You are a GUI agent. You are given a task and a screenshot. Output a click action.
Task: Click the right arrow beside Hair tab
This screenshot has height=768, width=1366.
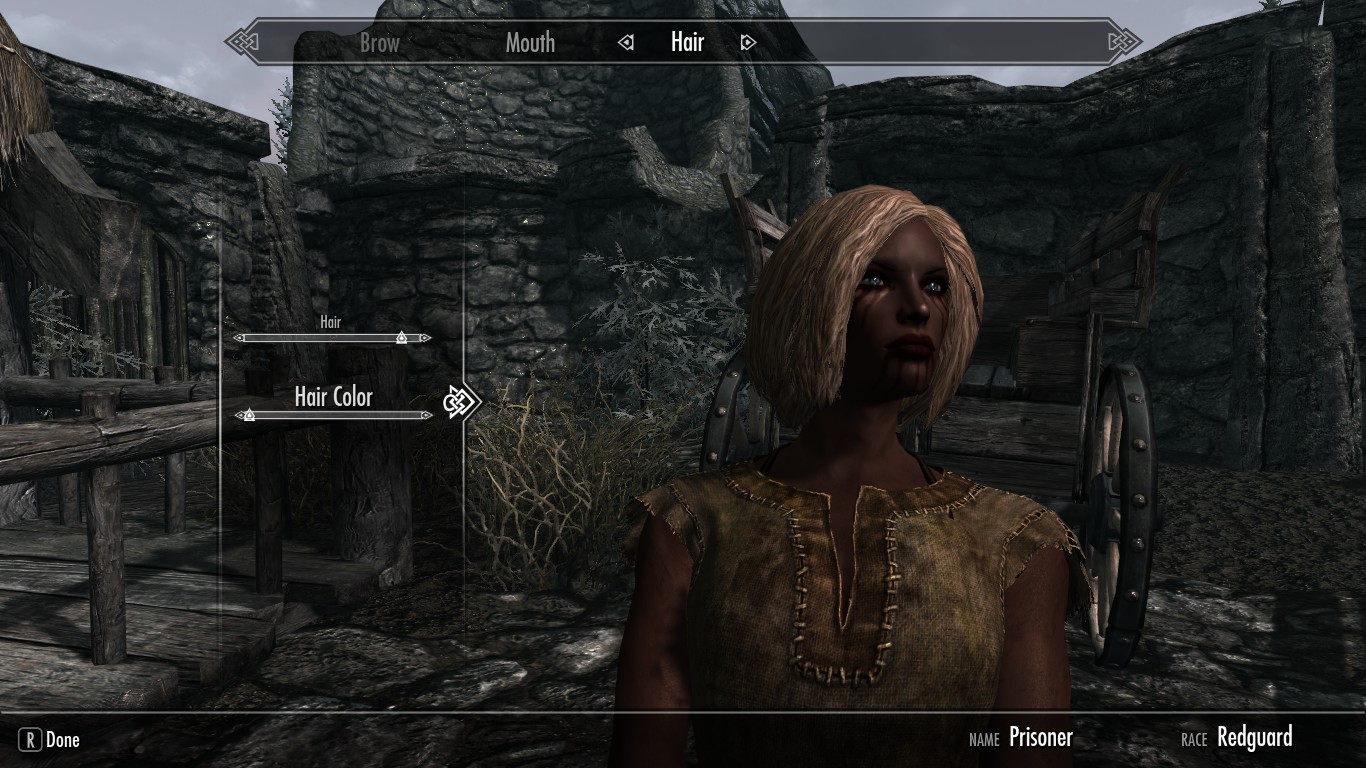748,42
